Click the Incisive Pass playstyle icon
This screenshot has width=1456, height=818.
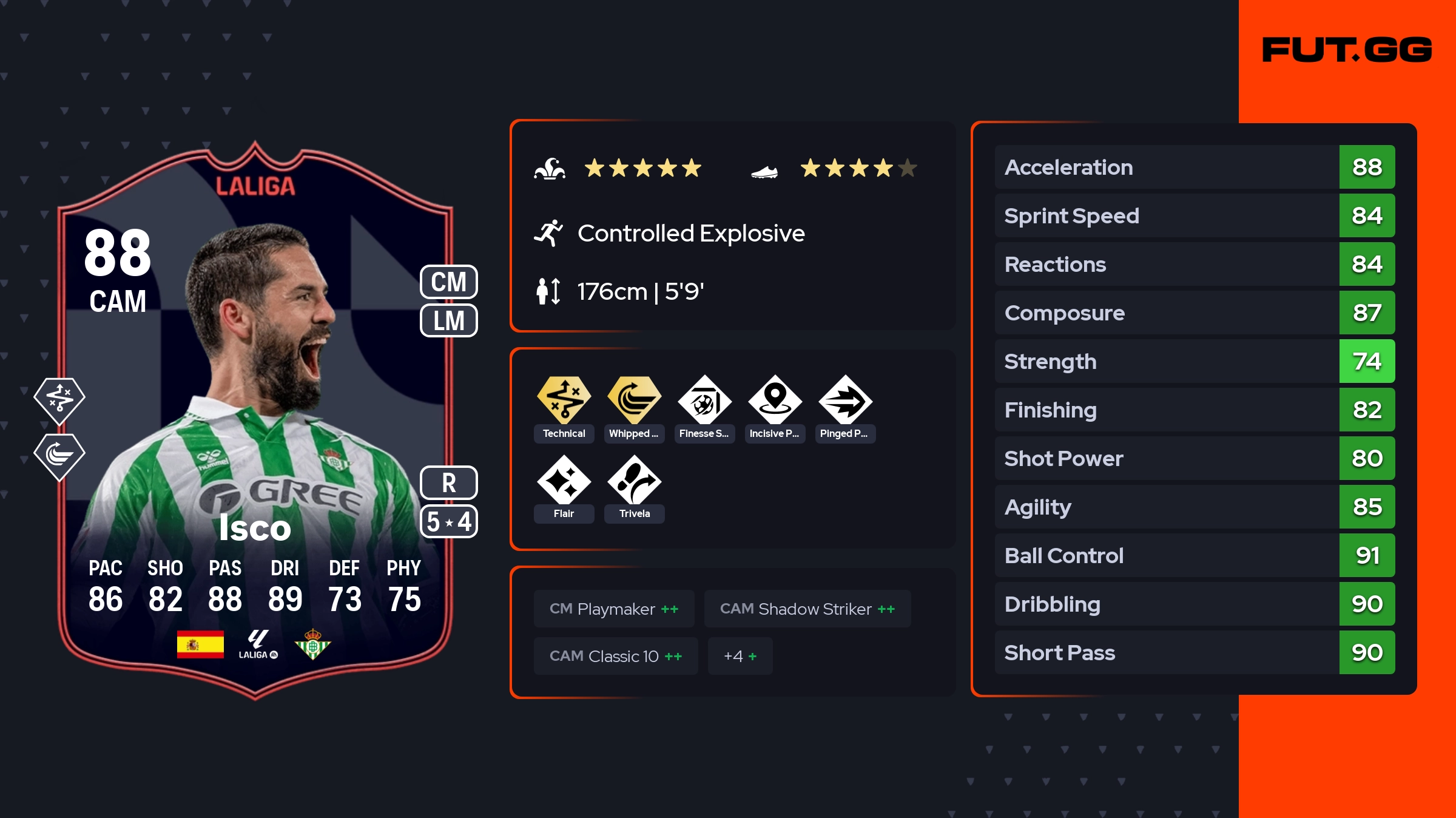(x=775, y=401)
